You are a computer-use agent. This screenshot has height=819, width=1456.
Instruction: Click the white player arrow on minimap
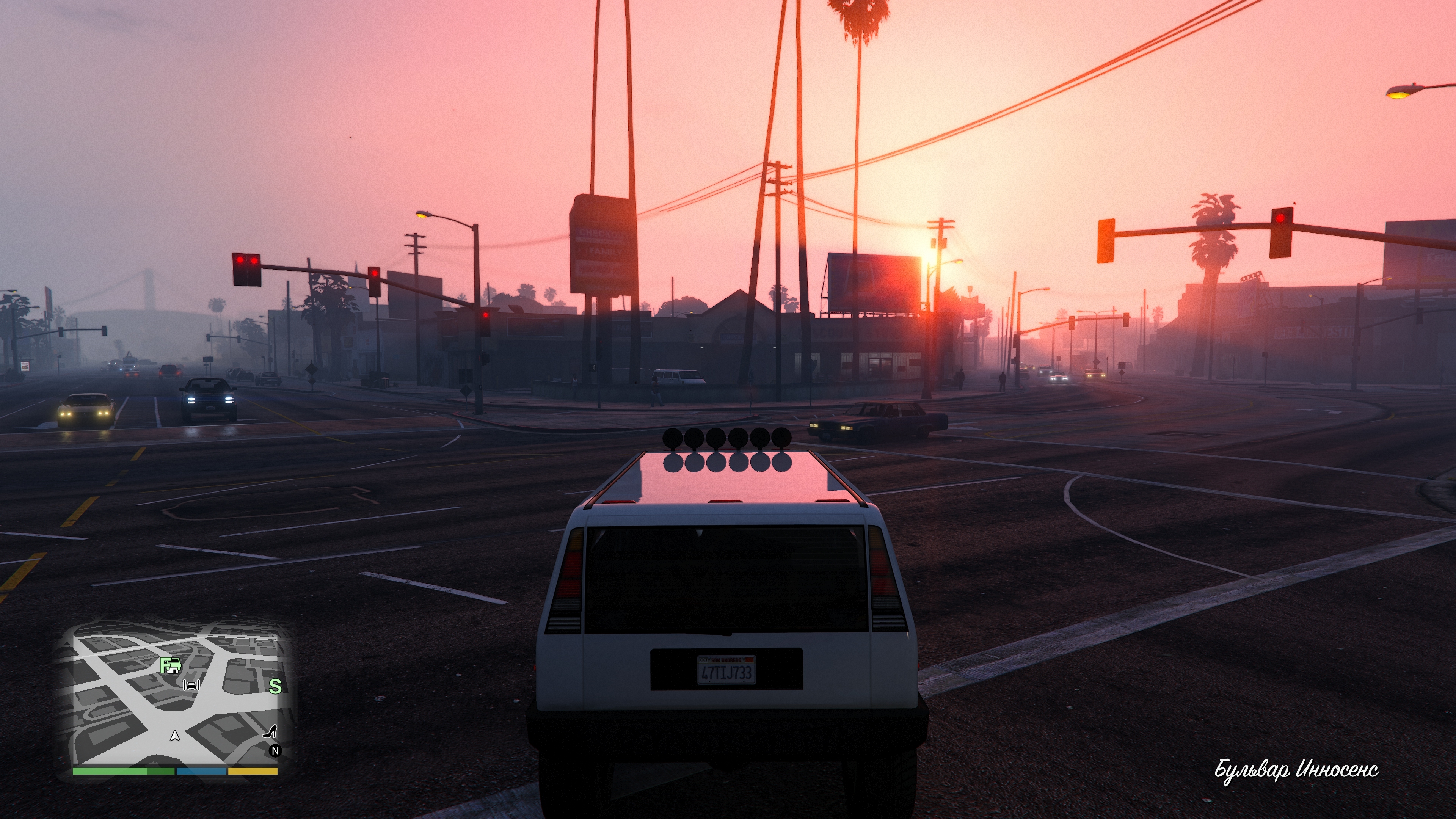click(175, 735)
